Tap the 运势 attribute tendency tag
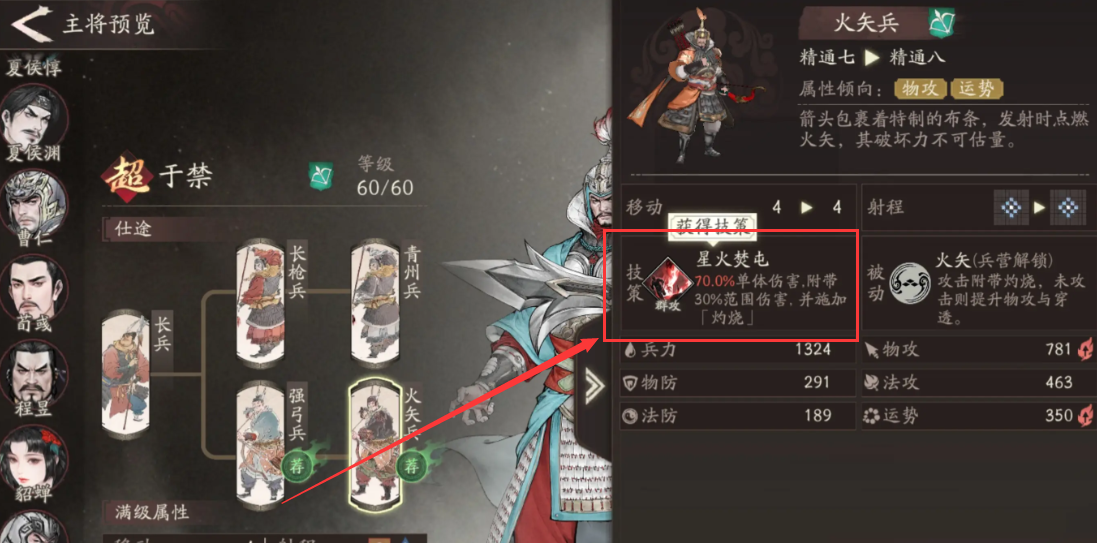Viewport: 1097px width, 543px height. click(976, 88)
